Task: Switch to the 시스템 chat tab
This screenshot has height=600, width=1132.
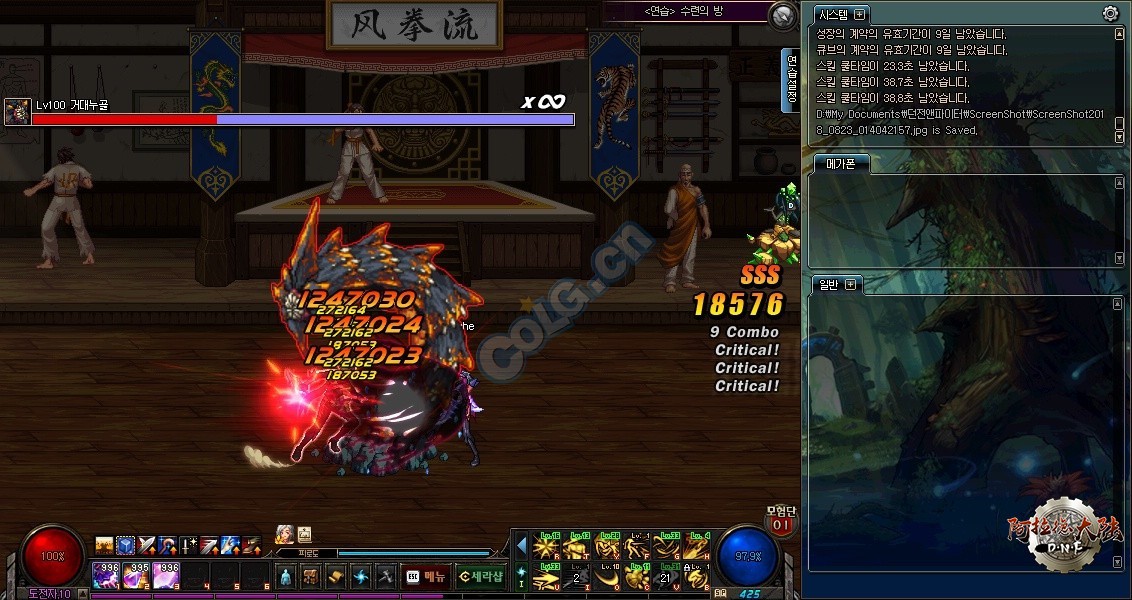Action: 834,15
